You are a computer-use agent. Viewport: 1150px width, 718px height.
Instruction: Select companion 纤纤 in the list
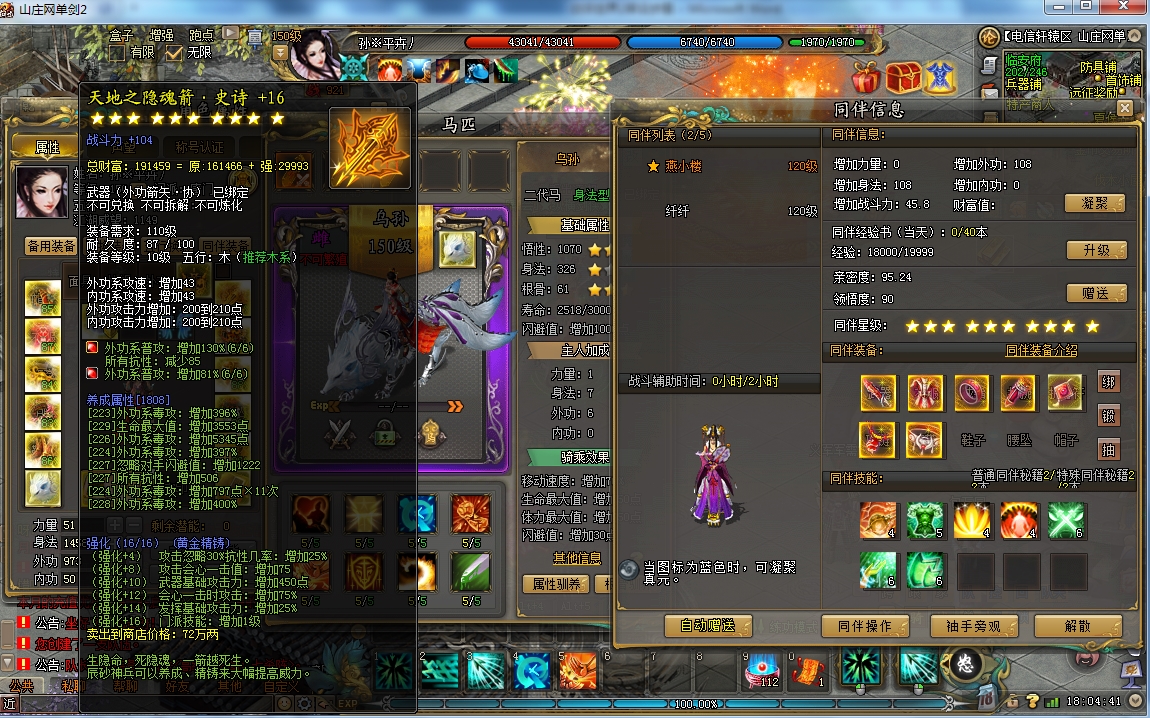click(x=677, y=211)
